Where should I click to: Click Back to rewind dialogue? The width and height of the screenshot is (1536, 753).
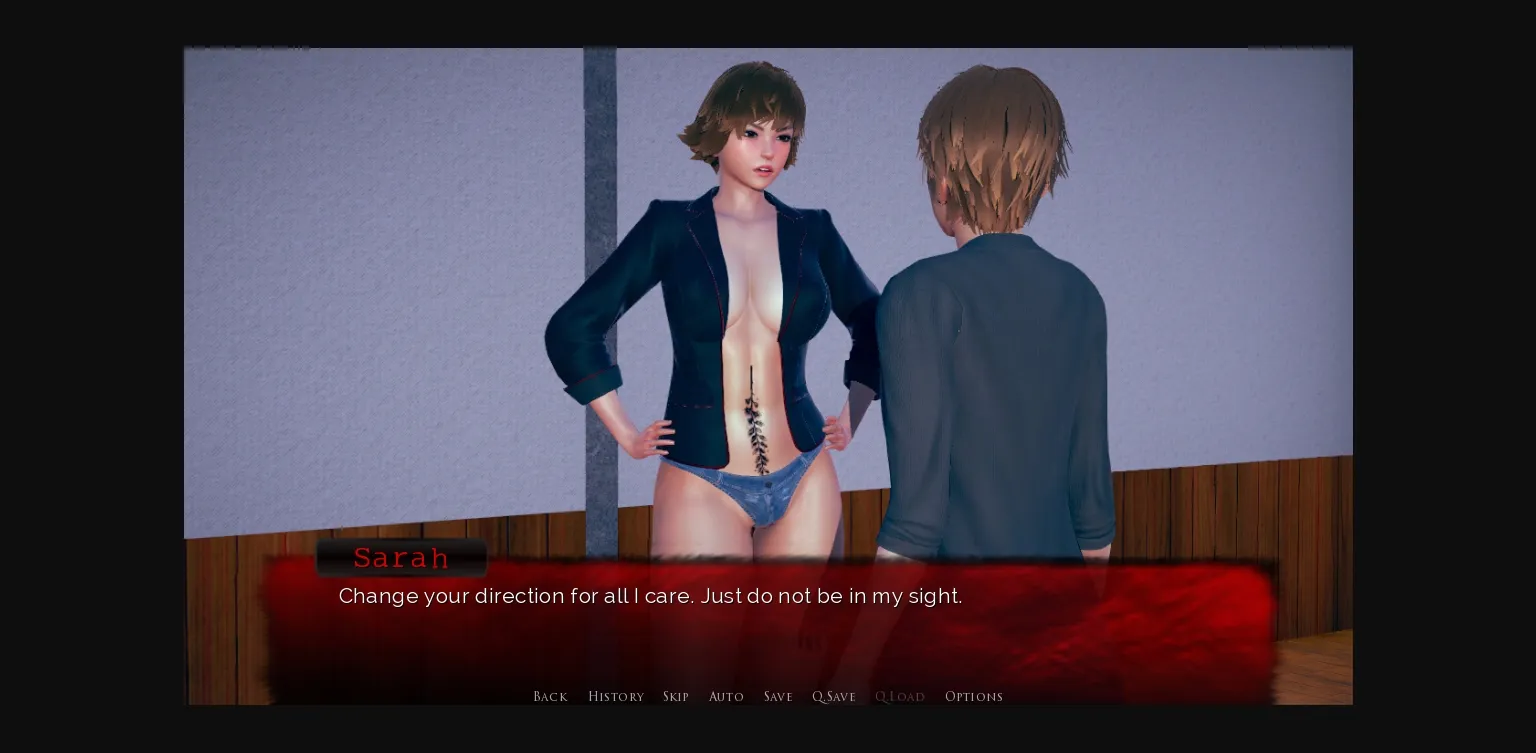[x=550, y=696]
